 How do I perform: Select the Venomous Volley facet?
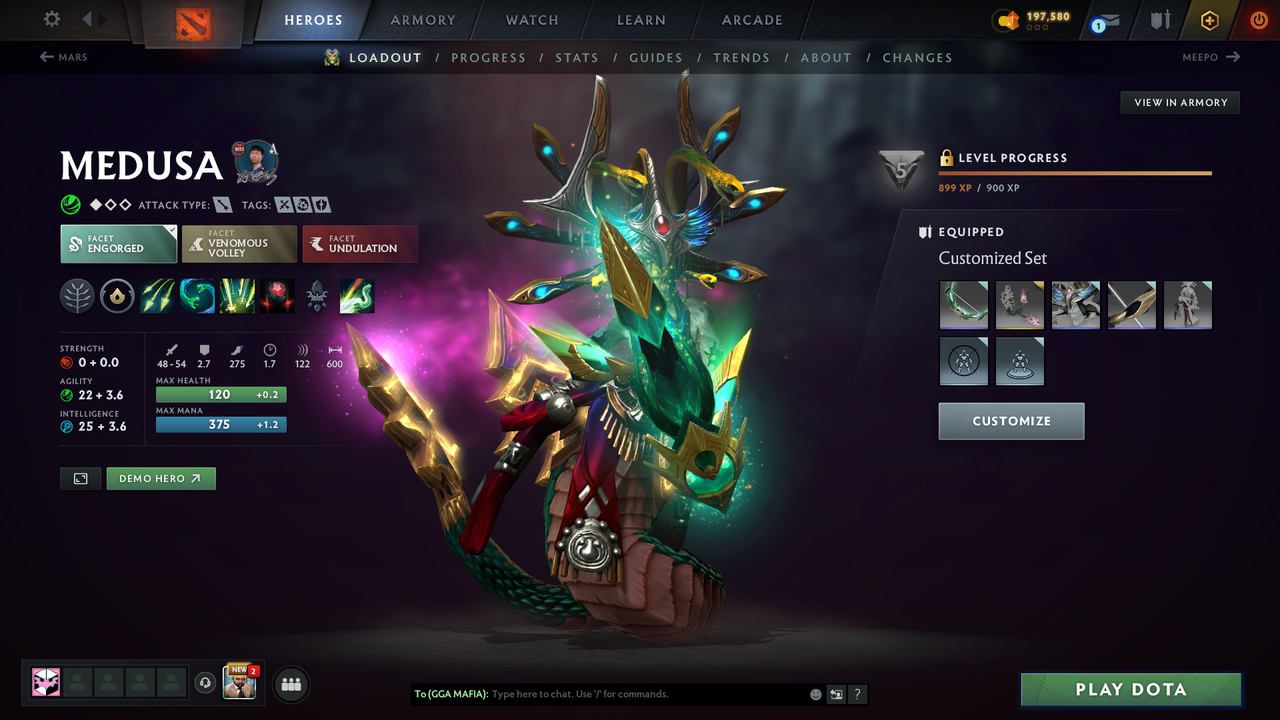click(x=239, y=243)
